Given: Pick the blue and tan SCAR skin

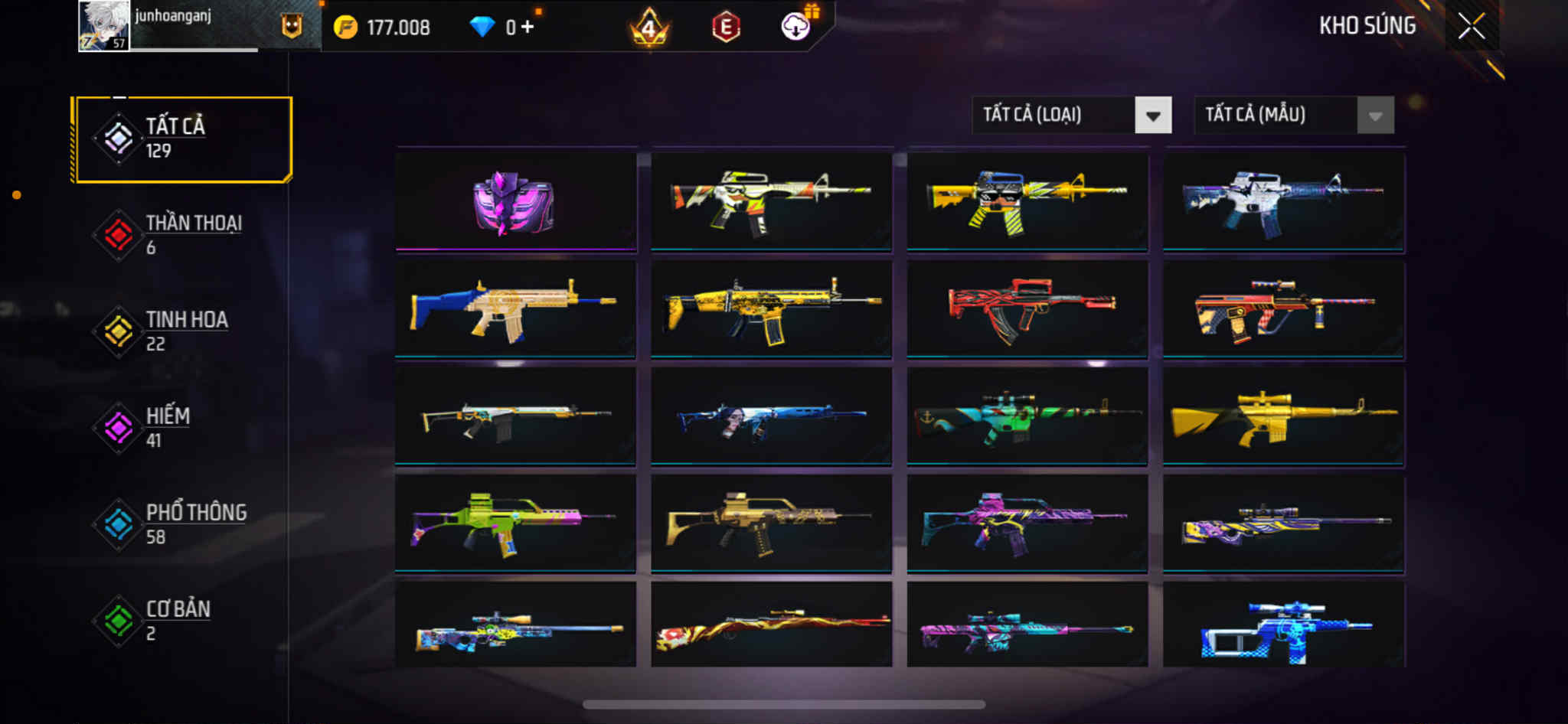Looking at the screenshot, I should click(515, 308).
